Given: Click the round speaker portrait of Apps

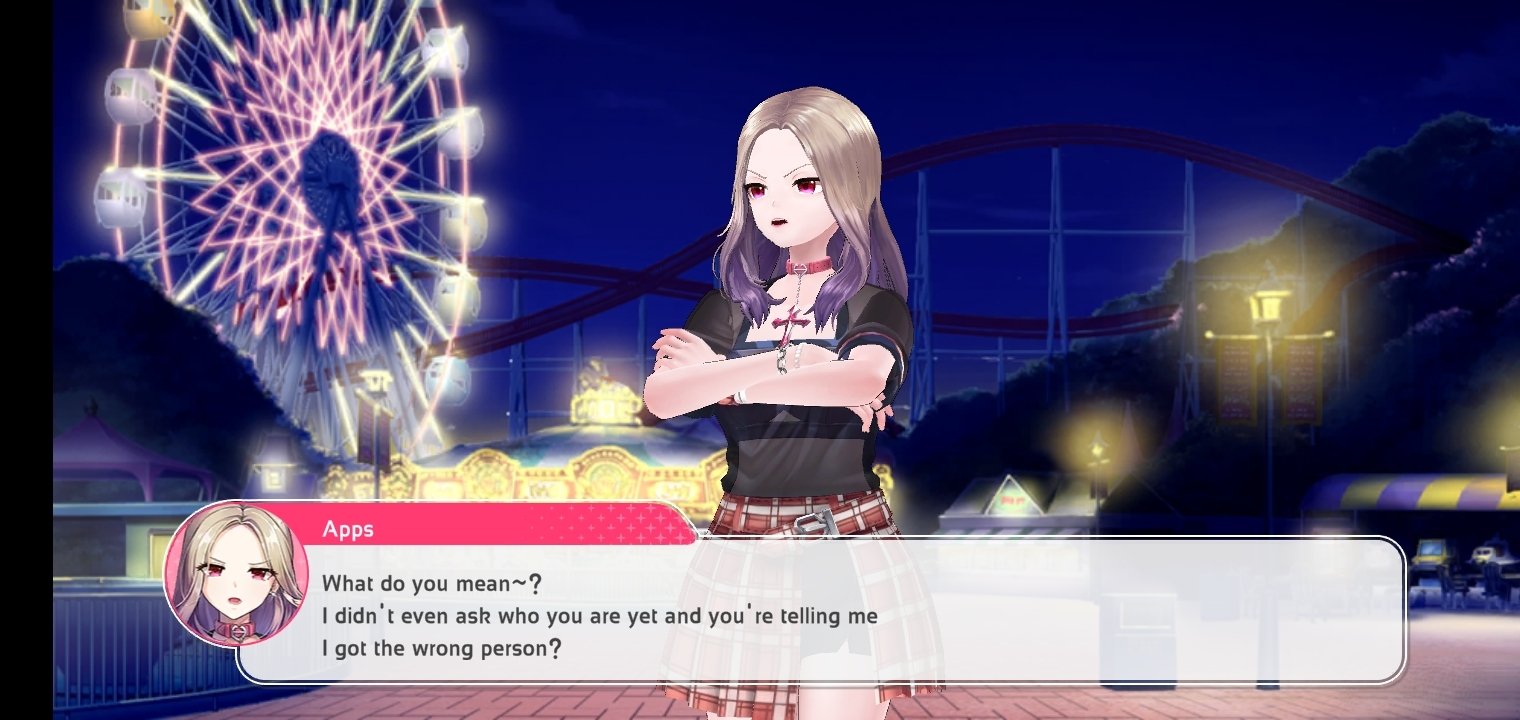Looking at the screenshot, I should [x=236, y=574].
